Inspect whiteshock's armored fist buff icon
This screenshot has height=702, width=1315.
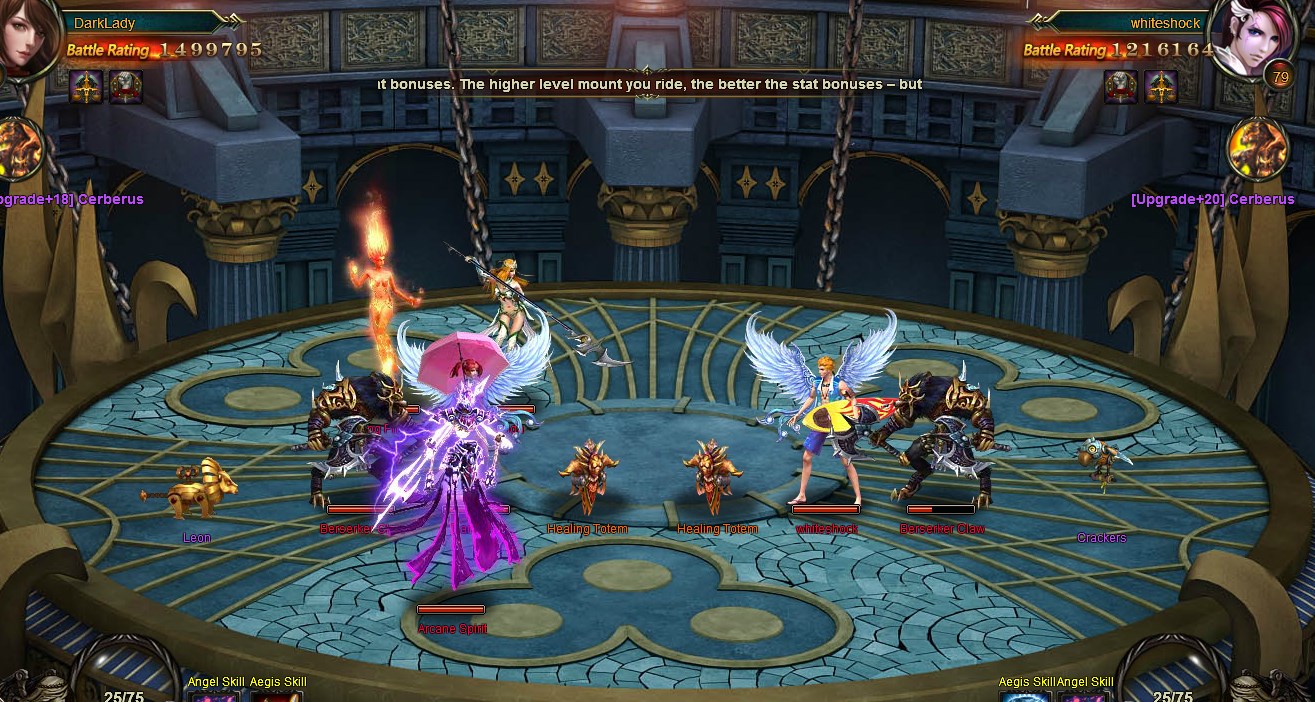coord(1120,87)
